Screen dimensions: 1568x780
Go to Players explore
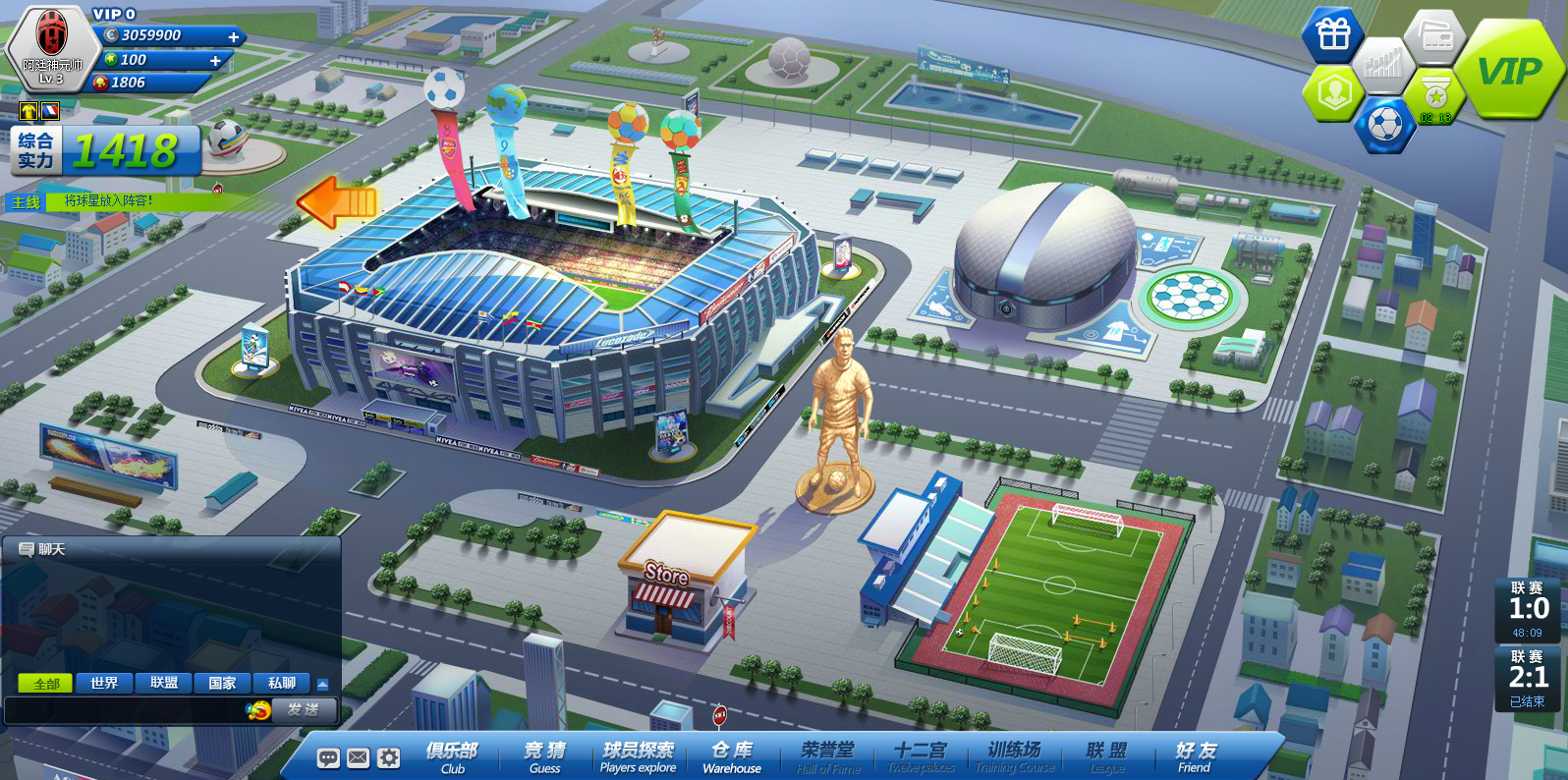tap(638, 756)
